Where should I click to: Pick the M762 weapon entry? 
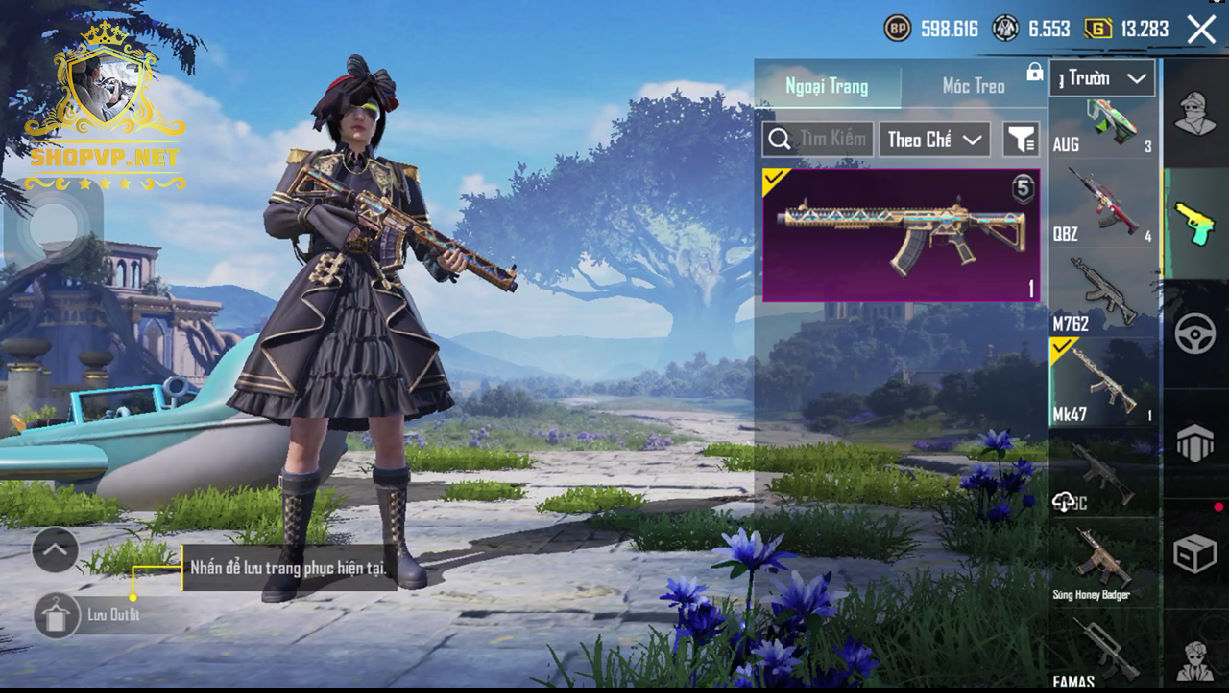[1102, 293]
